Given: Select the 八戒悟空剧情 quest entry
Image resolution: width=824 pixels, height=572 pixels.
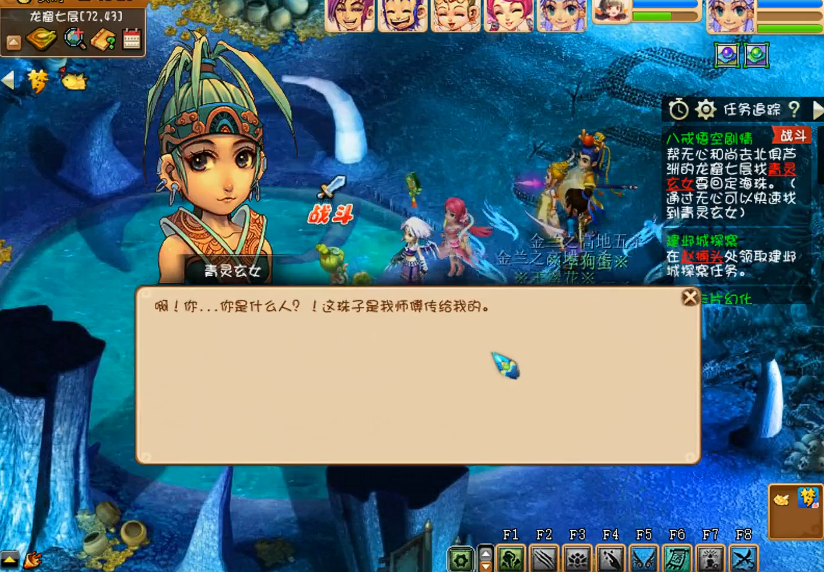Looking at the screenshot, I should (710, 137).
